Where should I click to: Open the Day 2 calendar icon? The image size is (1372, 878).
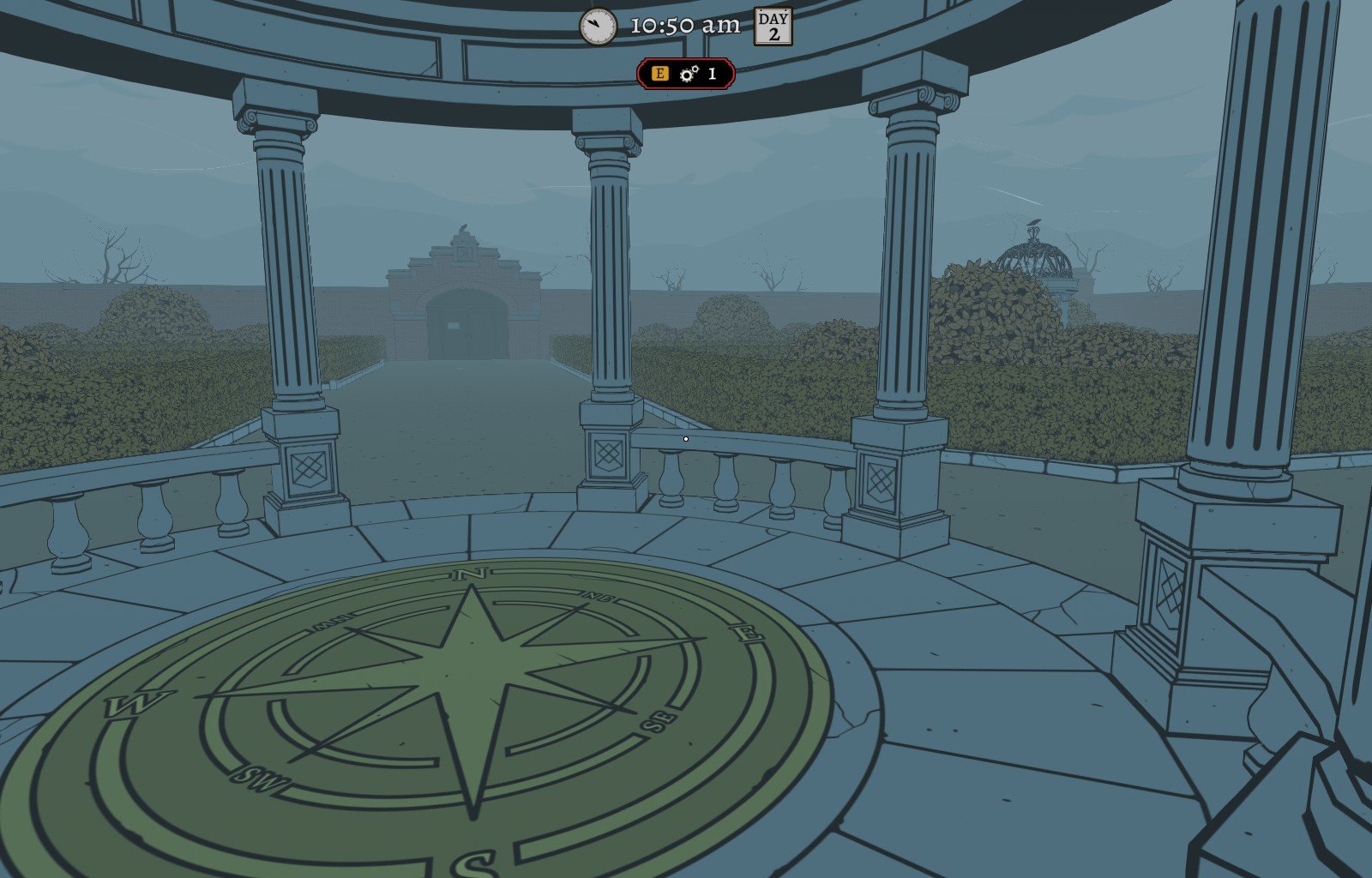click(773, 27)
